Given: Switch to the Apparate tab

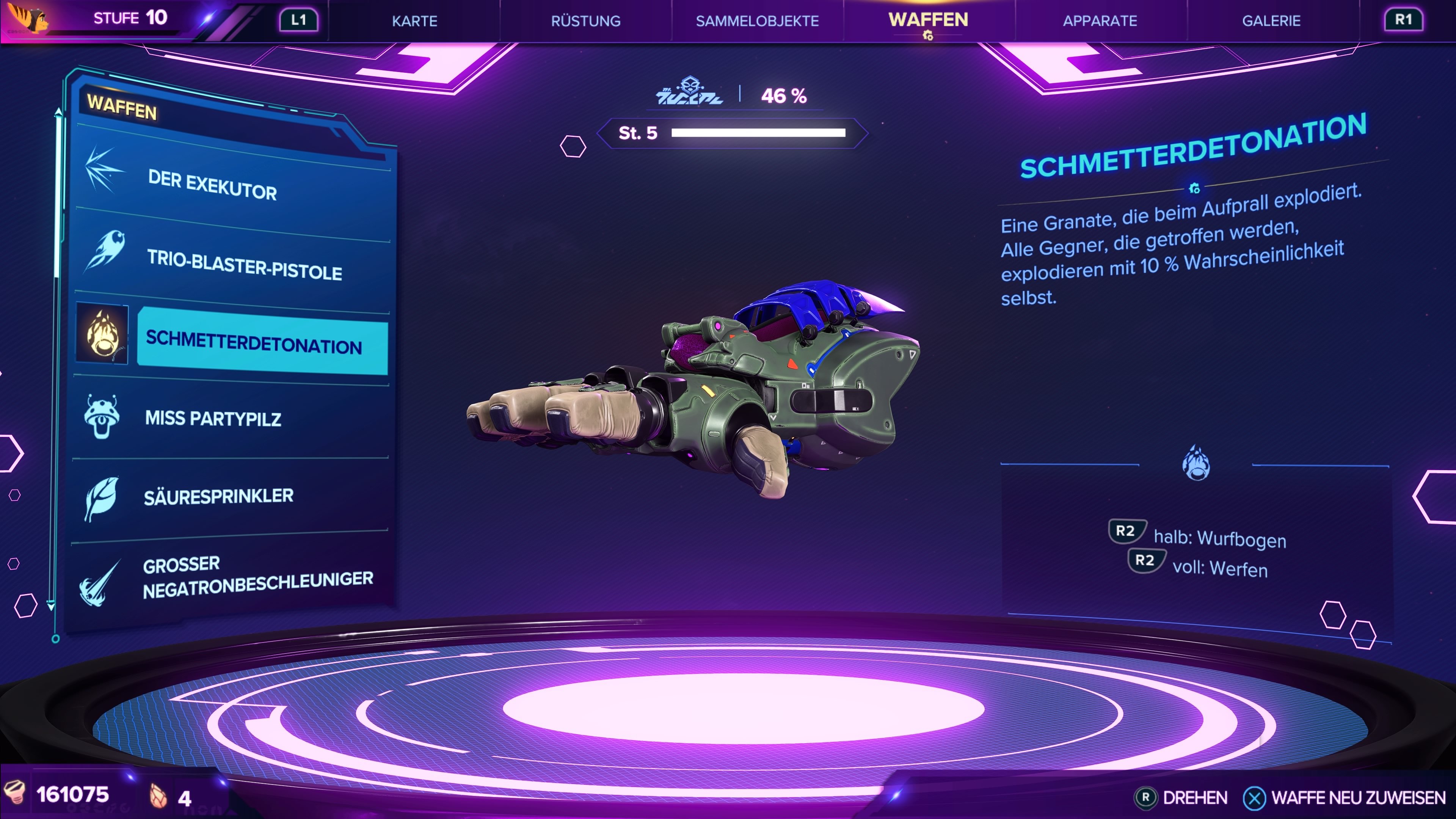Looking at the screenshot, I should [1100, 21].
